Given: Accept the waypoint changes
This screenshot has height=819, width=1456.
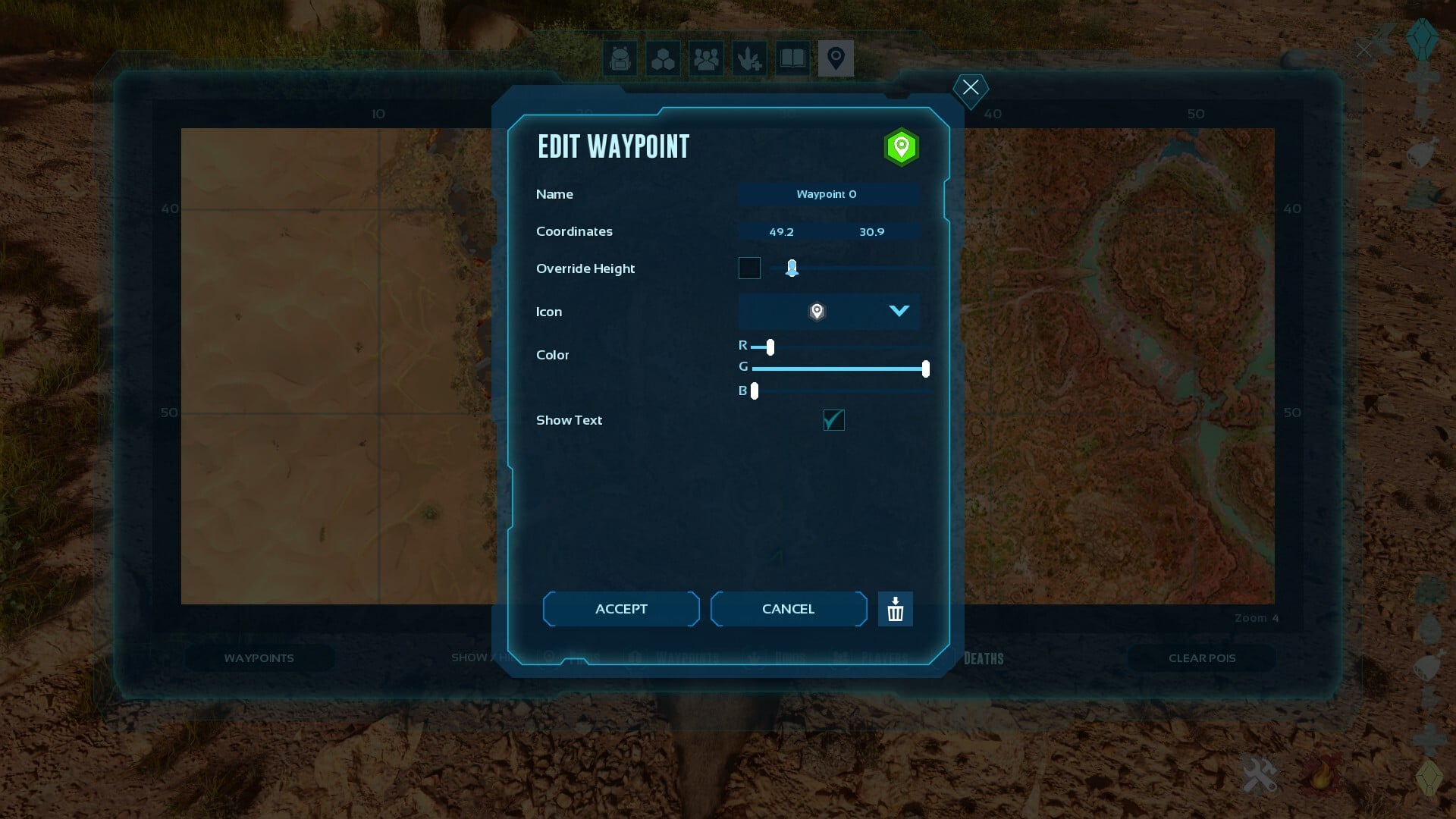Looking at the screenshot, I should point(621,609).
